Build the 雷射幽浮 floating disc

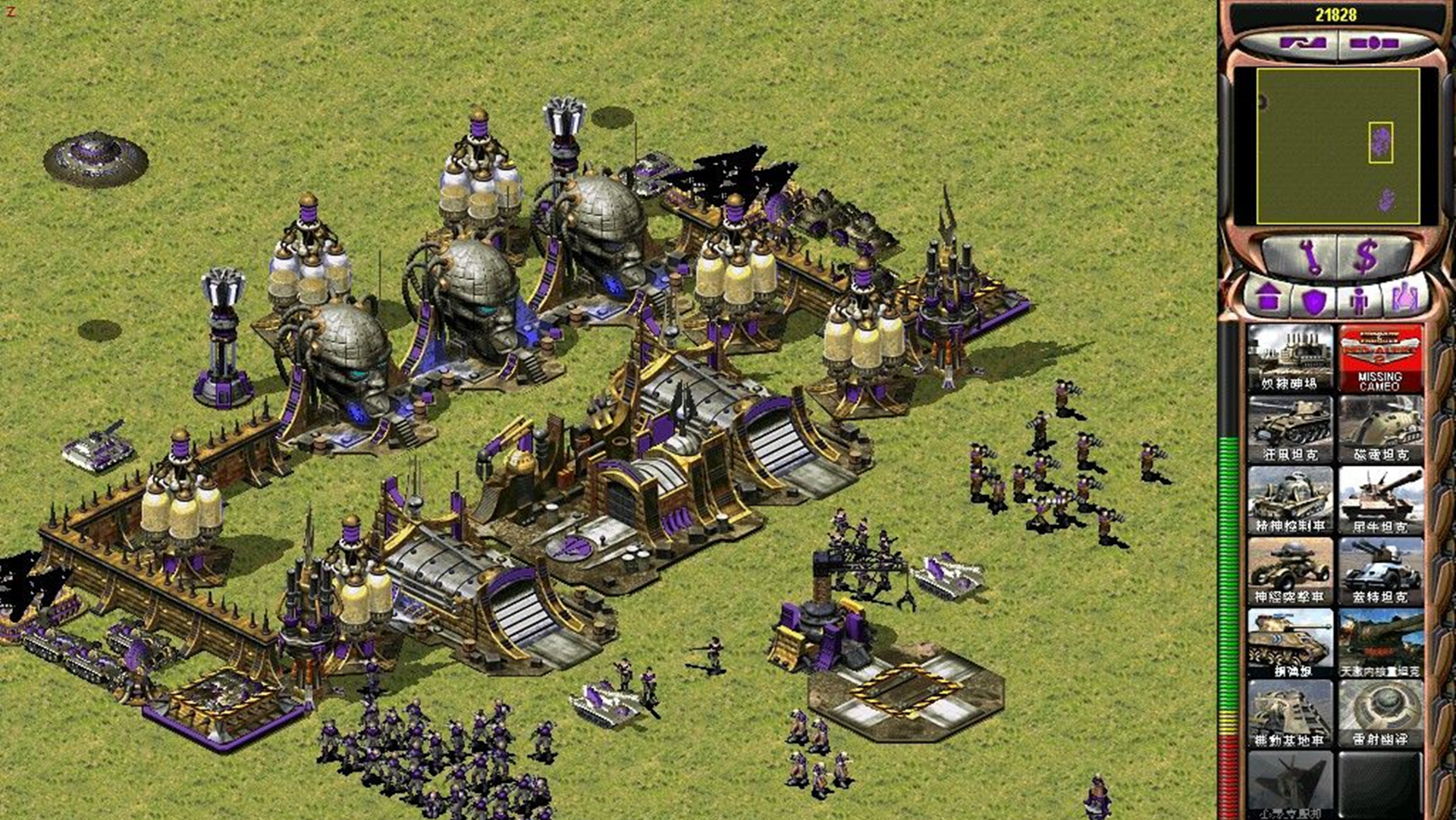[1380, 715]
